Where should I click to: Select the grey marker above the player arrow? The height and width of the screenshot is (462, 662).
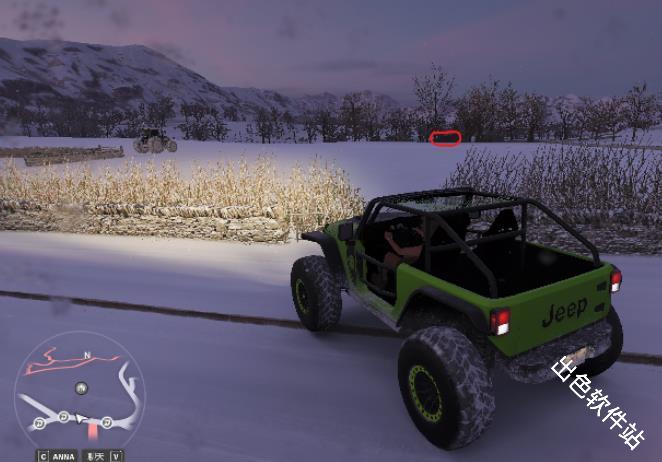pos(81,387)
